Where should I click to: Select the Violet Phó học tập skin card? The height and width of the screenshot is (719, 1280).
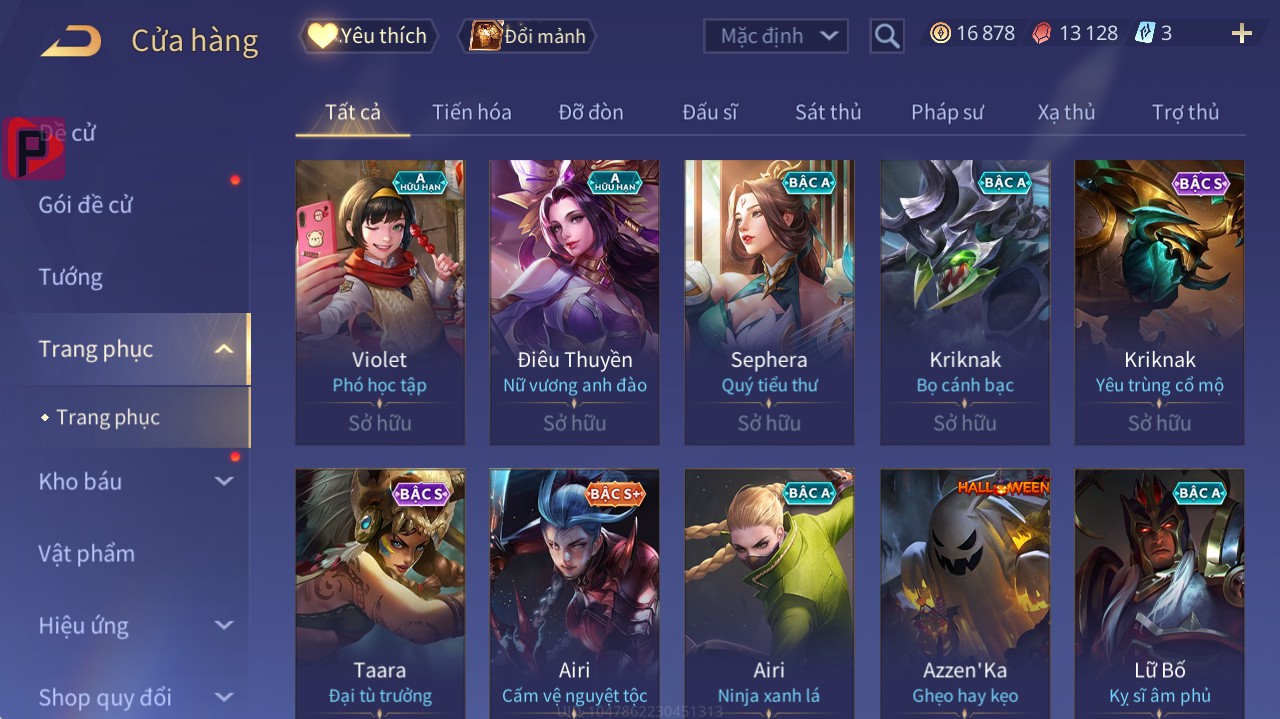click(x=380, y=302)
